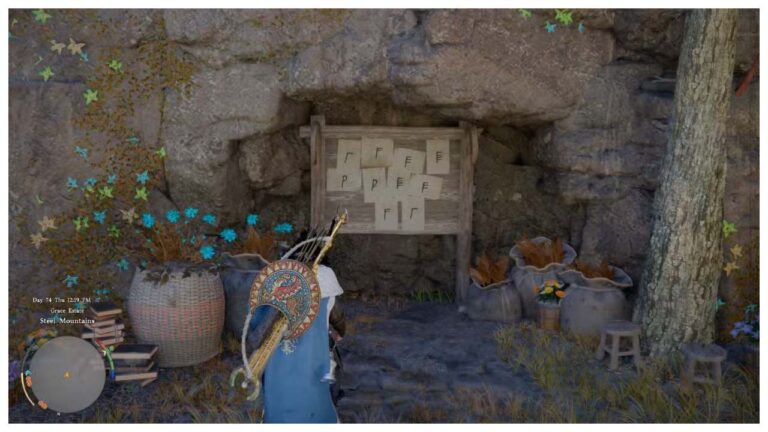Open the circular minimap
This screenshot has height=432, width=768.
click(x=62, y=372)
